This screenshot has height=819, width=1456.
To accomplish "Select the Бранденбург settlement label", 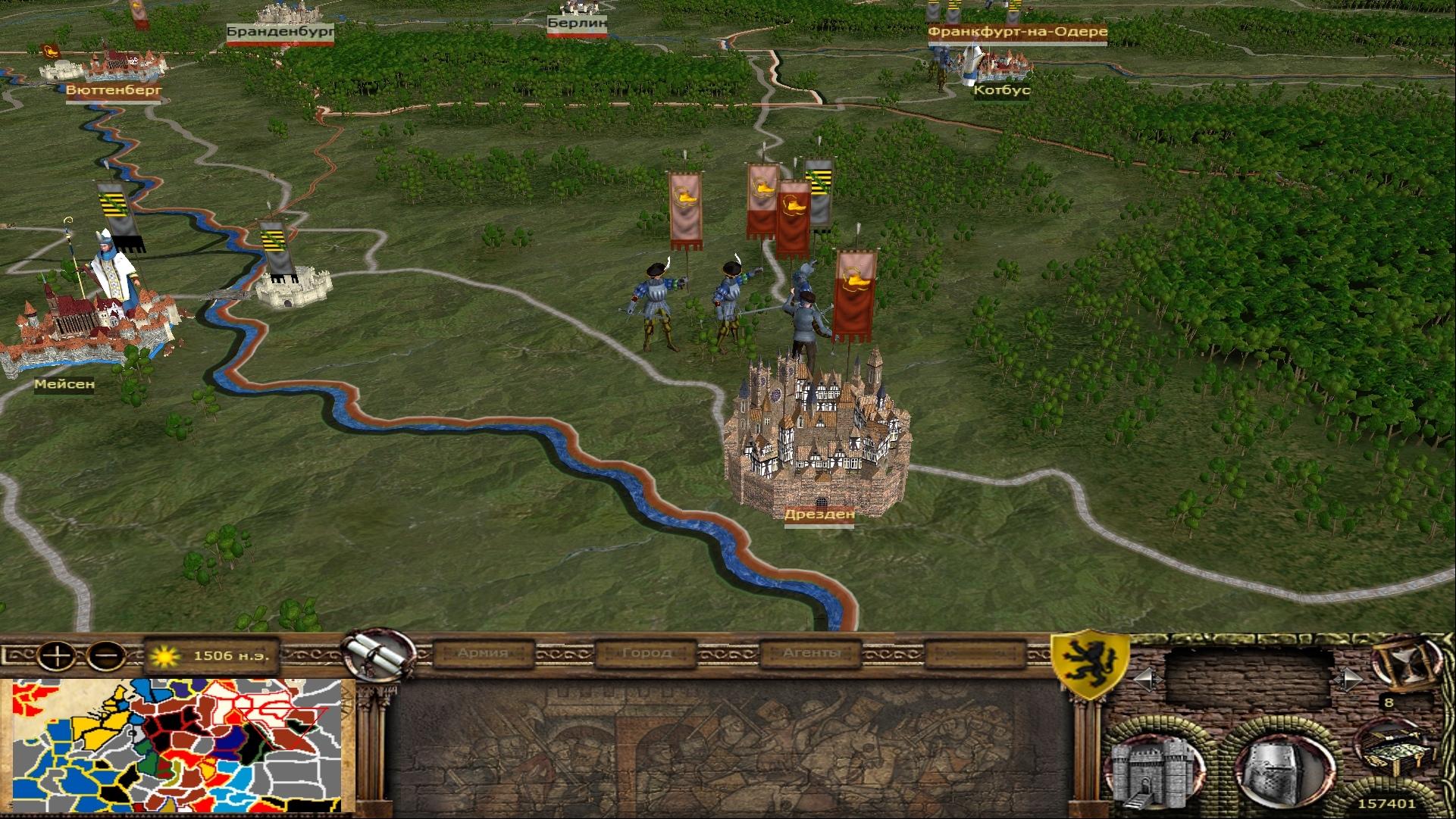I will click(280, 32).
